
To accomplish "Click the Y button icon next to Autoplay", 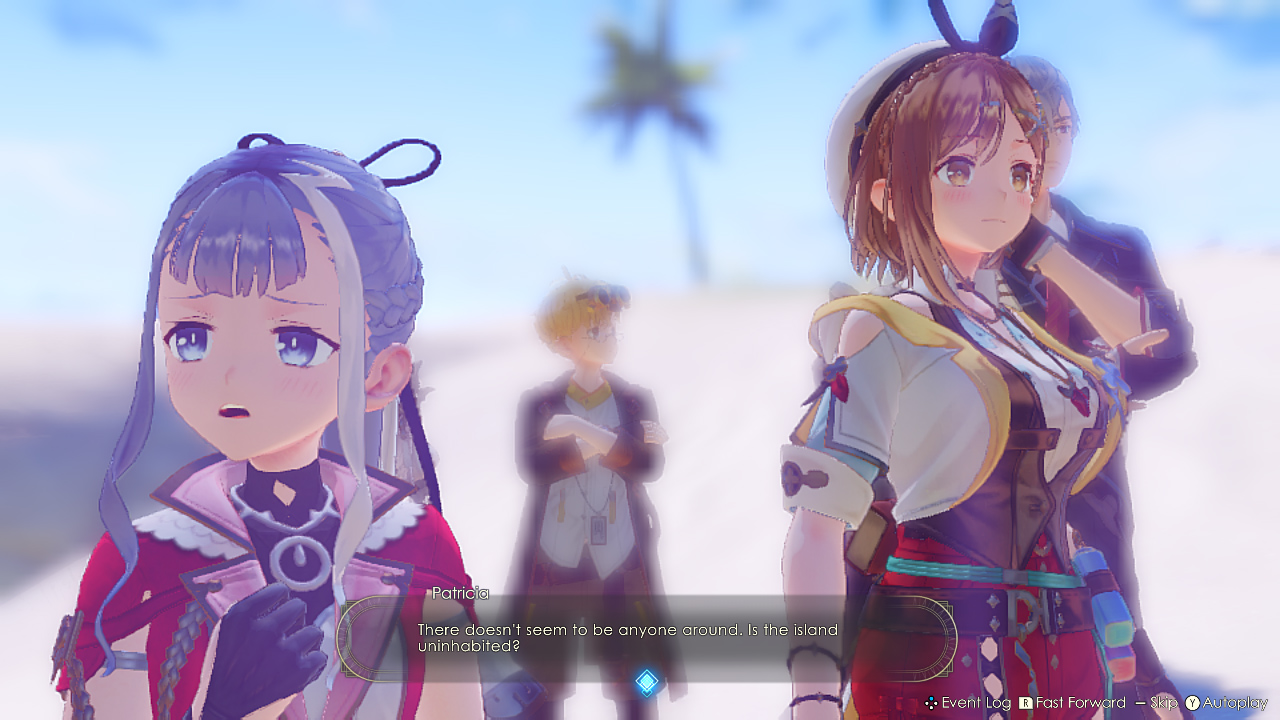I will pyautogui.click(x=1190, y=704).
